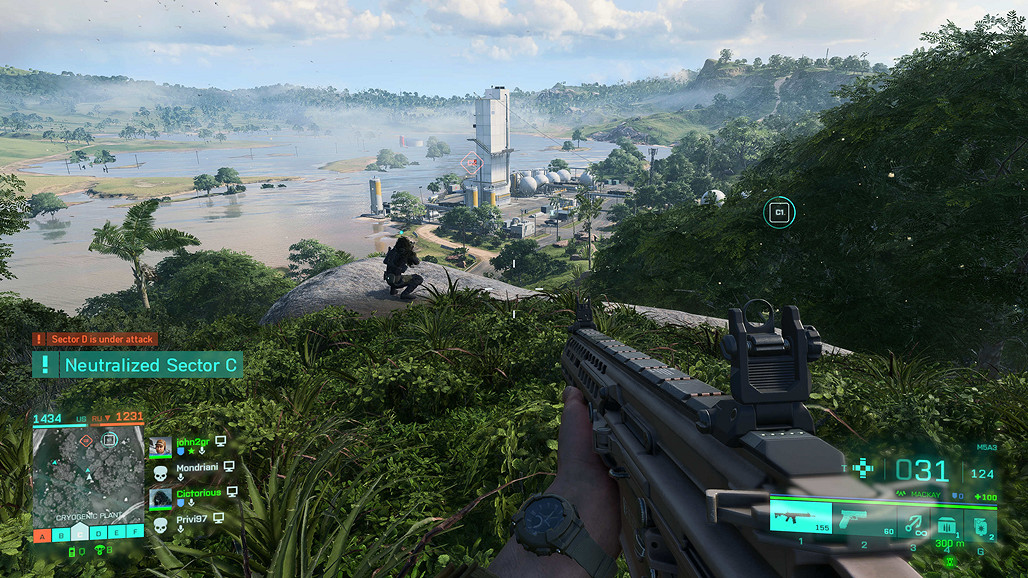Choose the grenade slot

(x=980, y=523)
